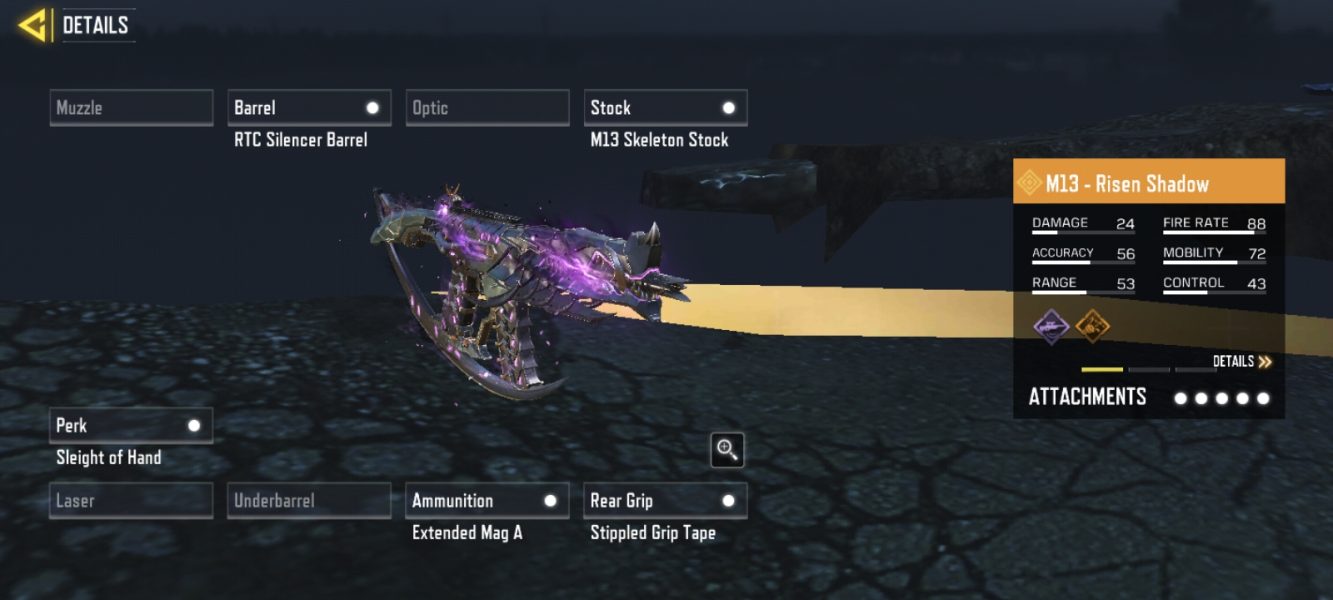This screenshot has width=1333, height=600.
Task: Open the empty Optic attachment slot
Action: pyautogui.click(x=487, y=108)
